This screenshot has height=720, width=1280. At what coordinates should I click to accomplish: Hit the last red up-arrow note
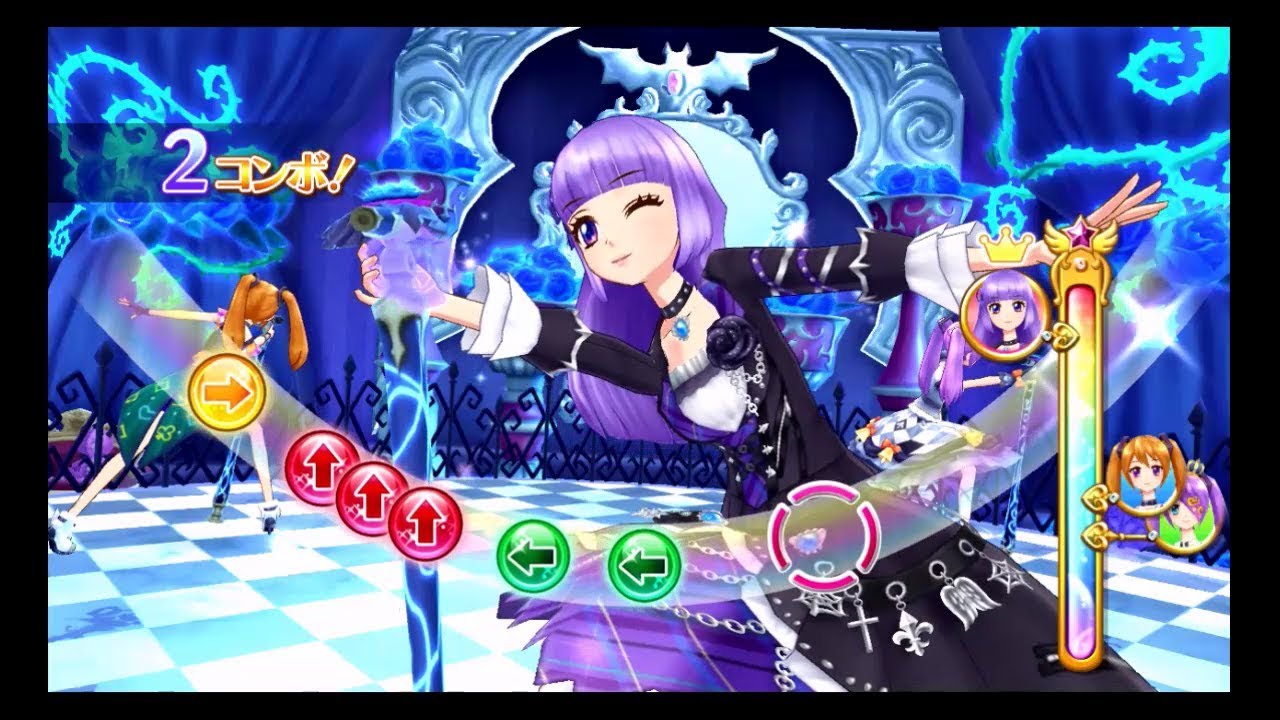(425, 521)
